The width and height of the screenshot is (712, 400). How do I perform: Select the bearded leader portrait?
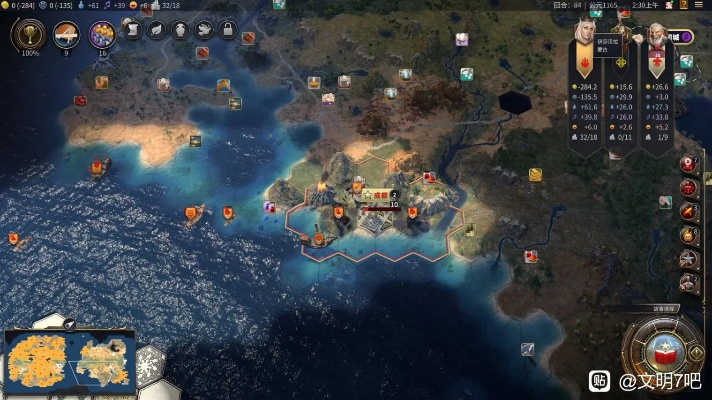point(655,40)
